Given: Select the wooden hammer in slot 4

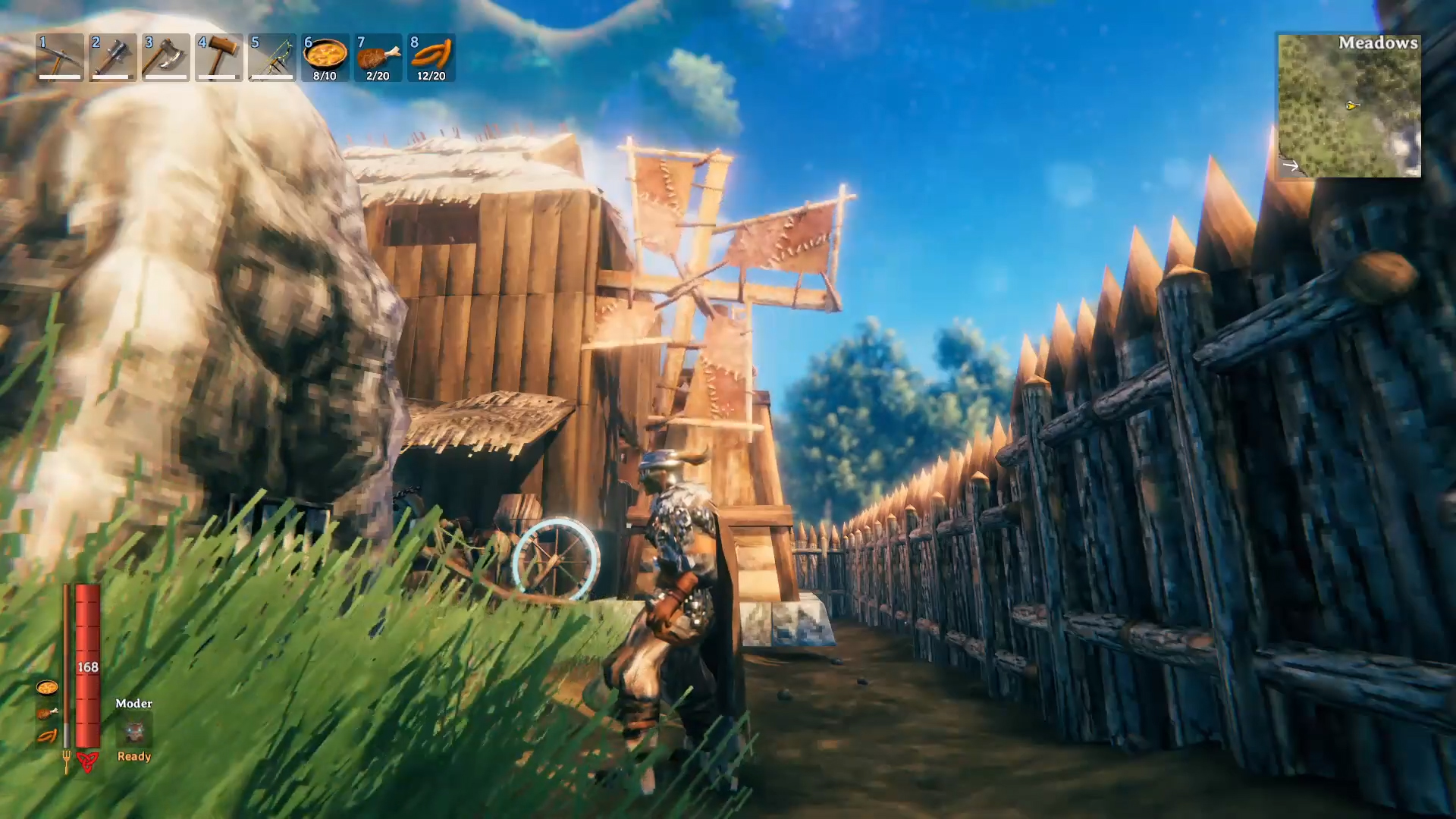Looking at the screenshot, I should click(x=219, y=57).
